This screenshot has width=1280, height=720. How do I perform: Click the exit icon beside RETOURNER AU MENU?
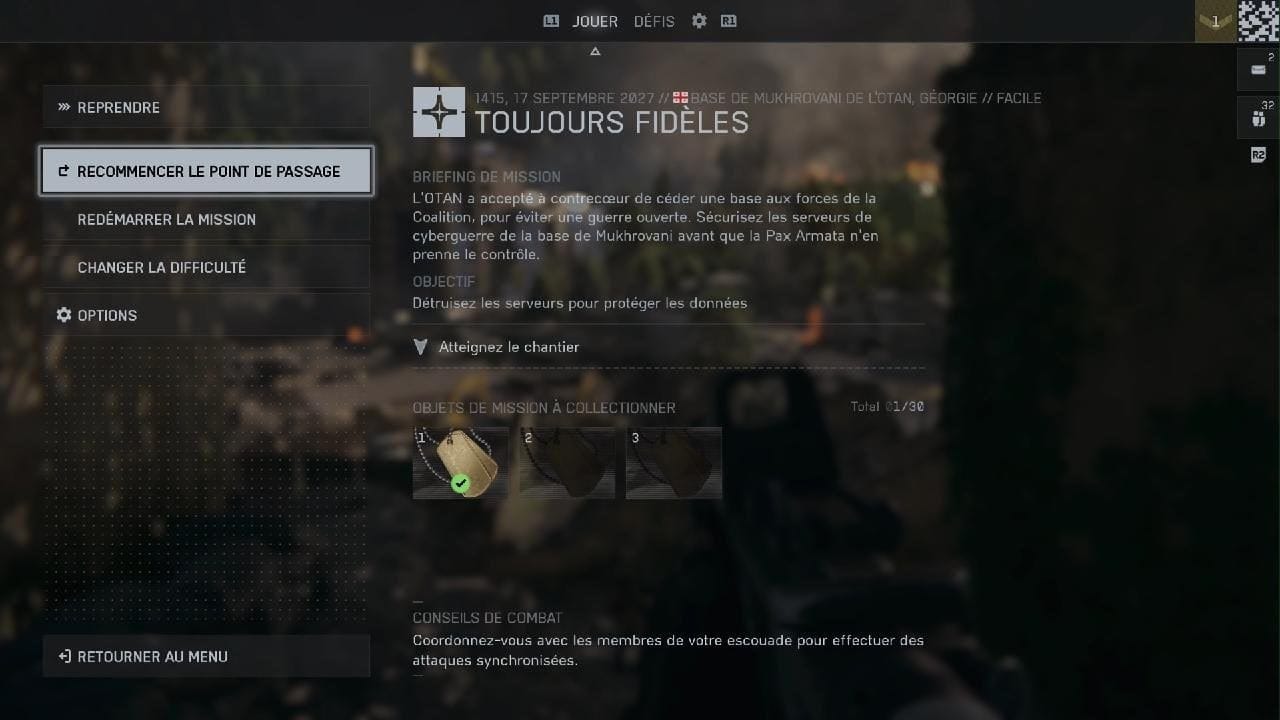(x=63, y=656)
